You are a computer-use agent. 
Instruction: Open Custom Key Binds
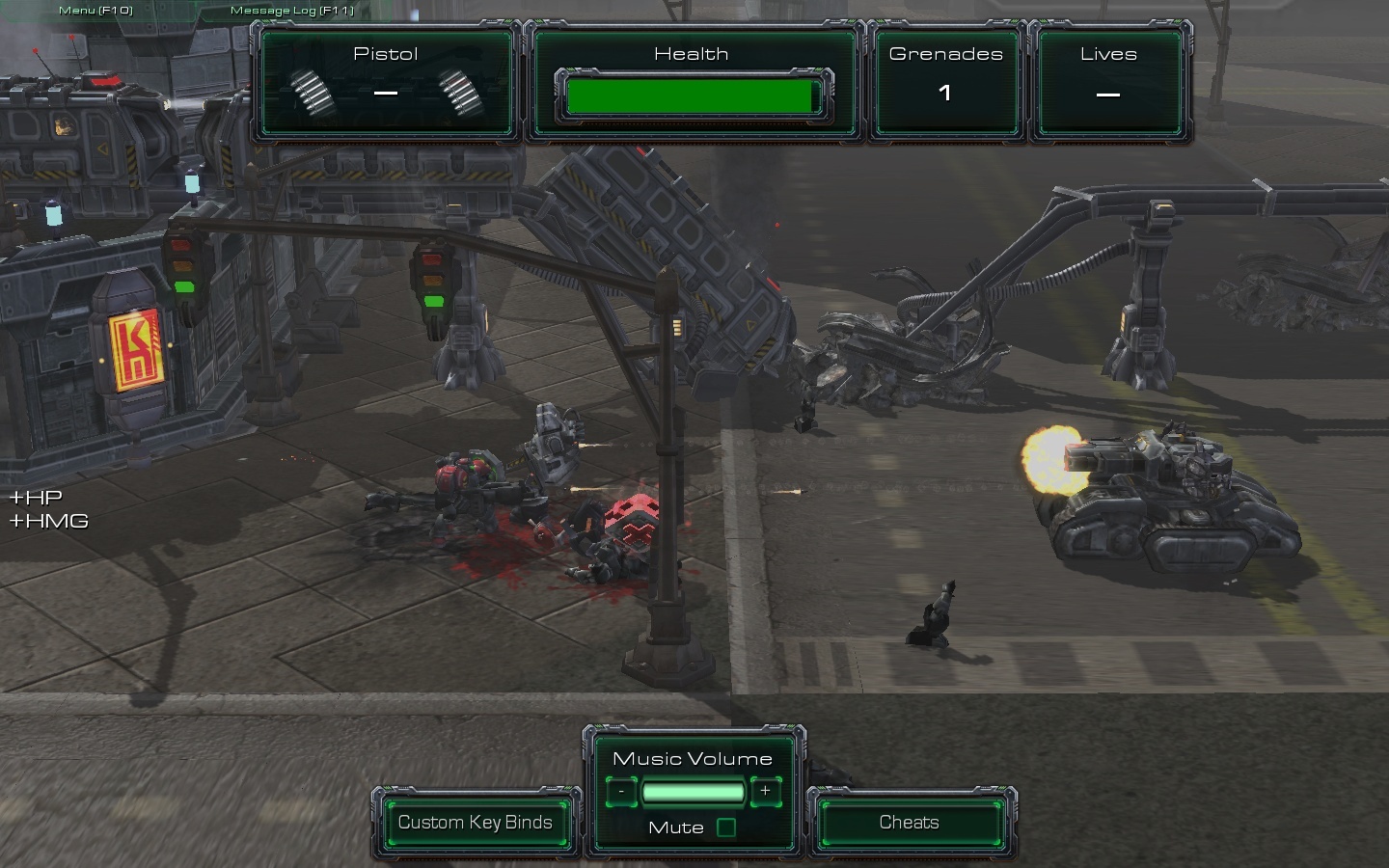coord(476,823)
